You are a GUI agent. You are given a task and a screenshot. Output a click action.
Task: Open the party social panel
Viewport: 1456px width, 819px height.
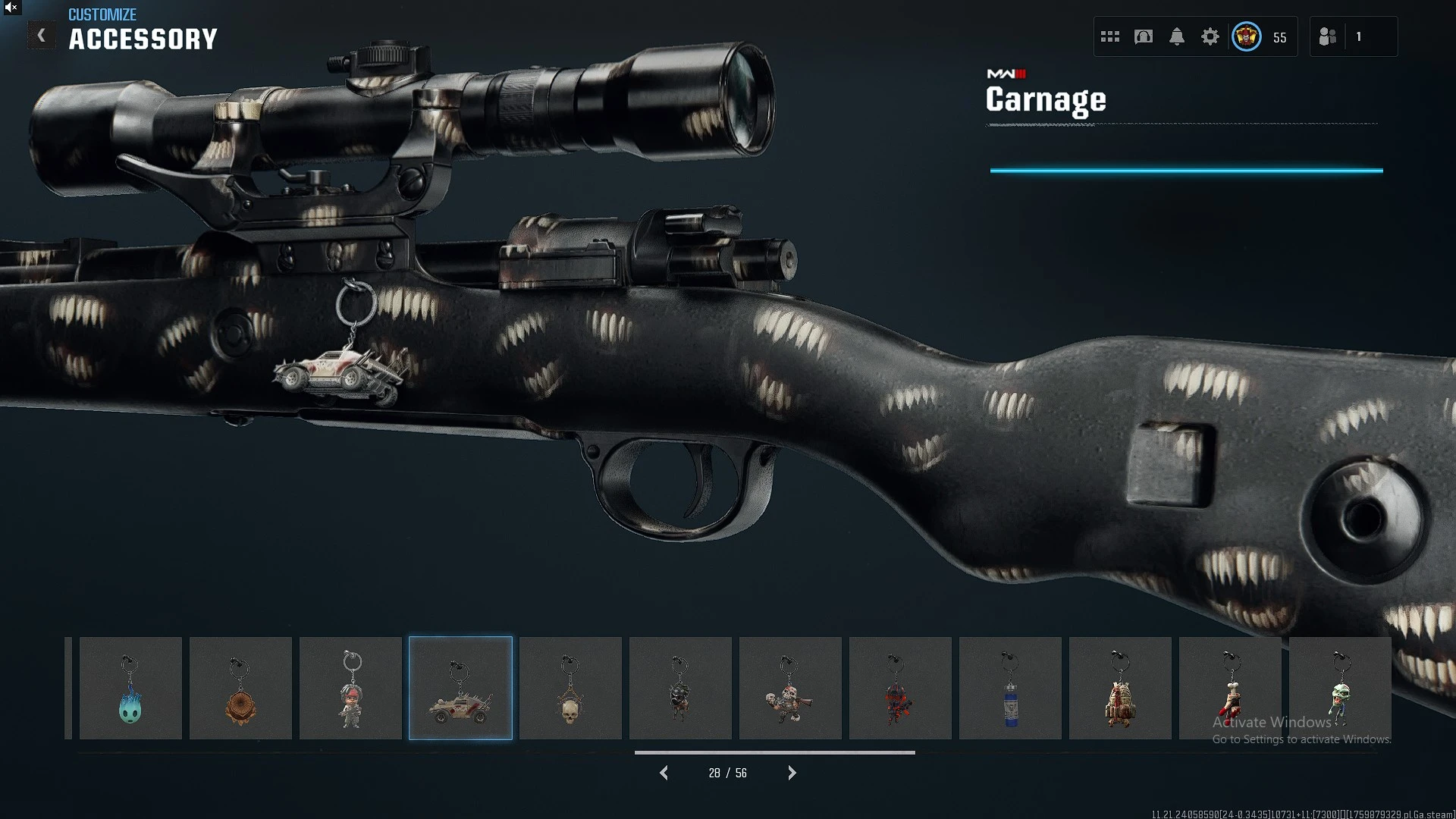pyautogui.click(x=1328, y=36)
